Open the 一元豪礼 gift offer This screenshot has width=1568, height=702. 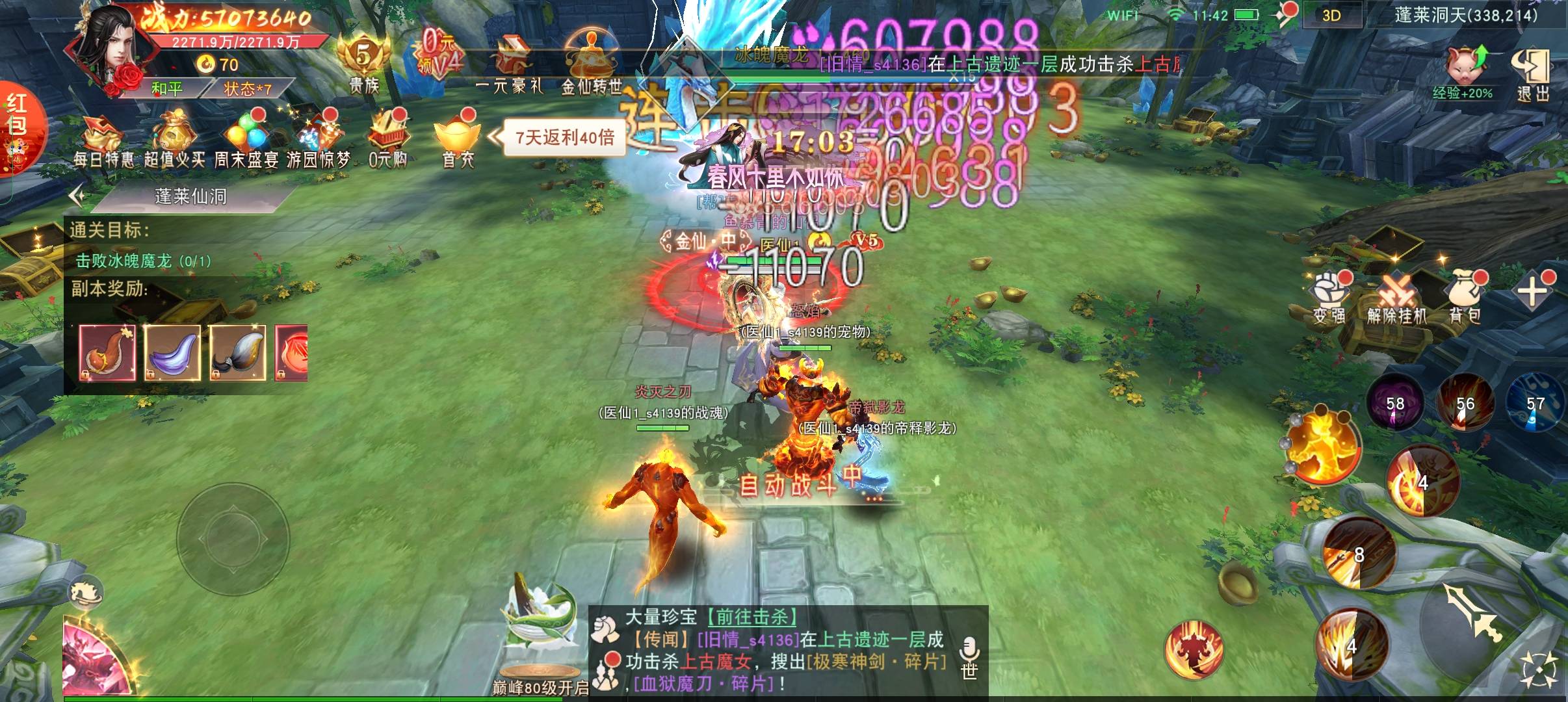coord(509,65)
